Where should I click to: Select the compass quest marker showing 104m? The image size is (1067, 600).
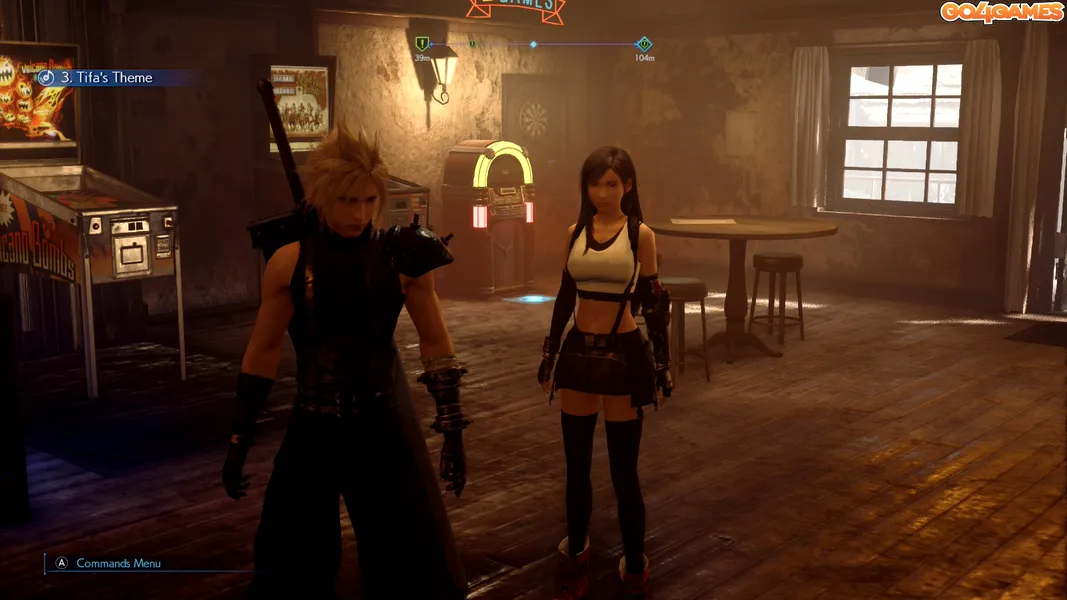644,44
